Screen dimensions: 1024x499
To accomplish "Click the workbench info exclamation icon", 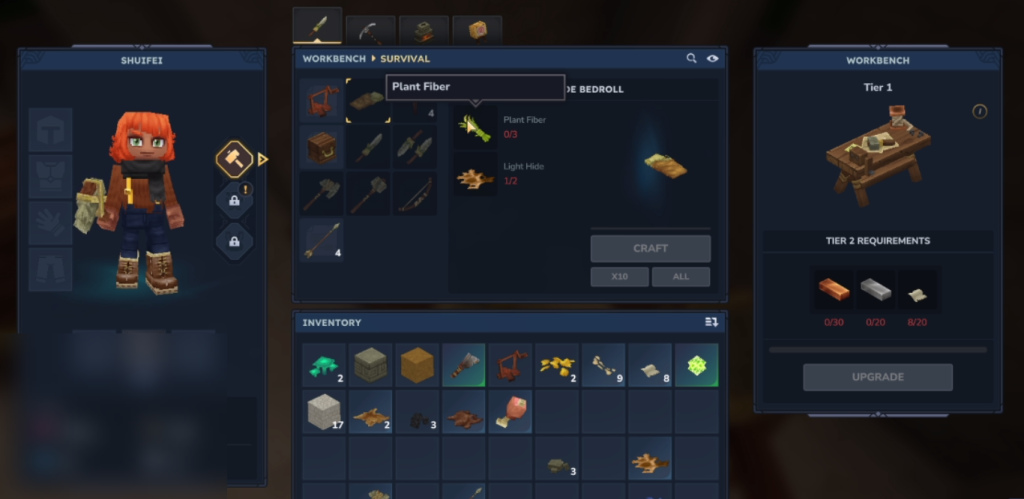I will click(979, 111).
